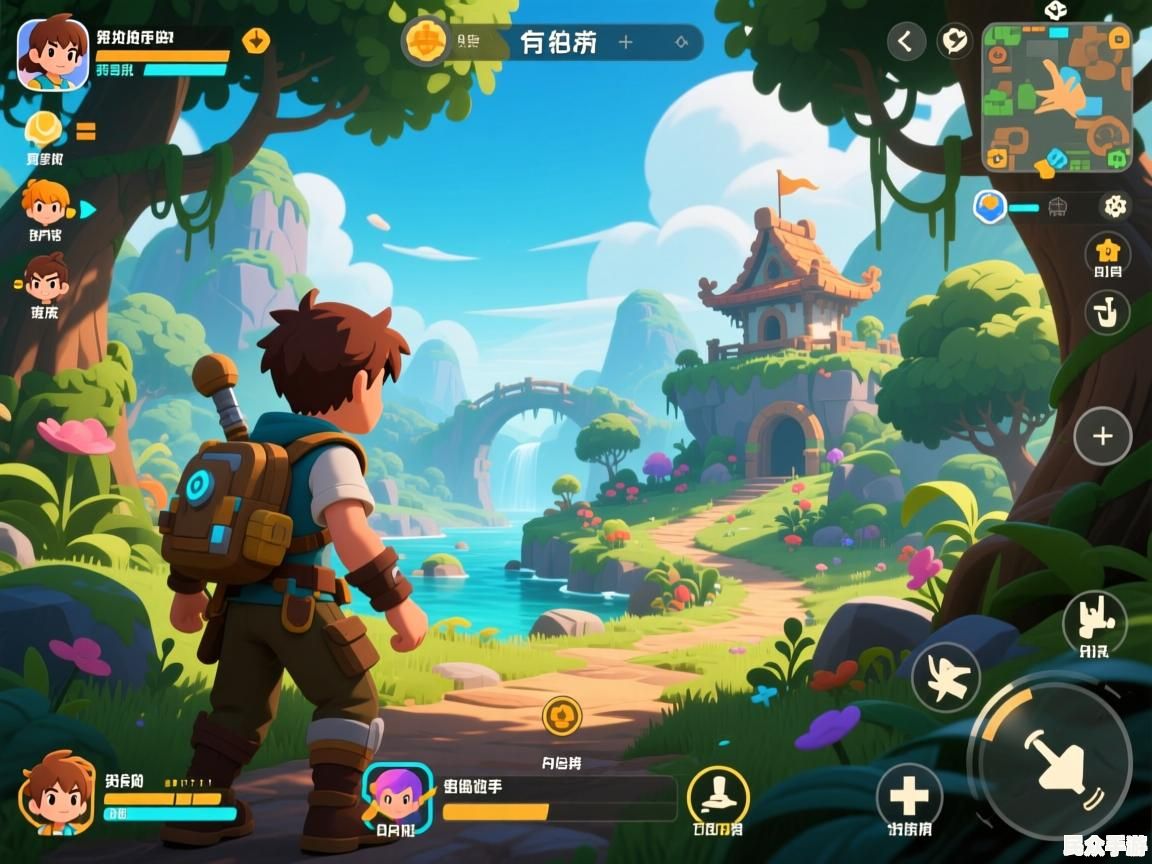Open the minimap

point(1057,97)
